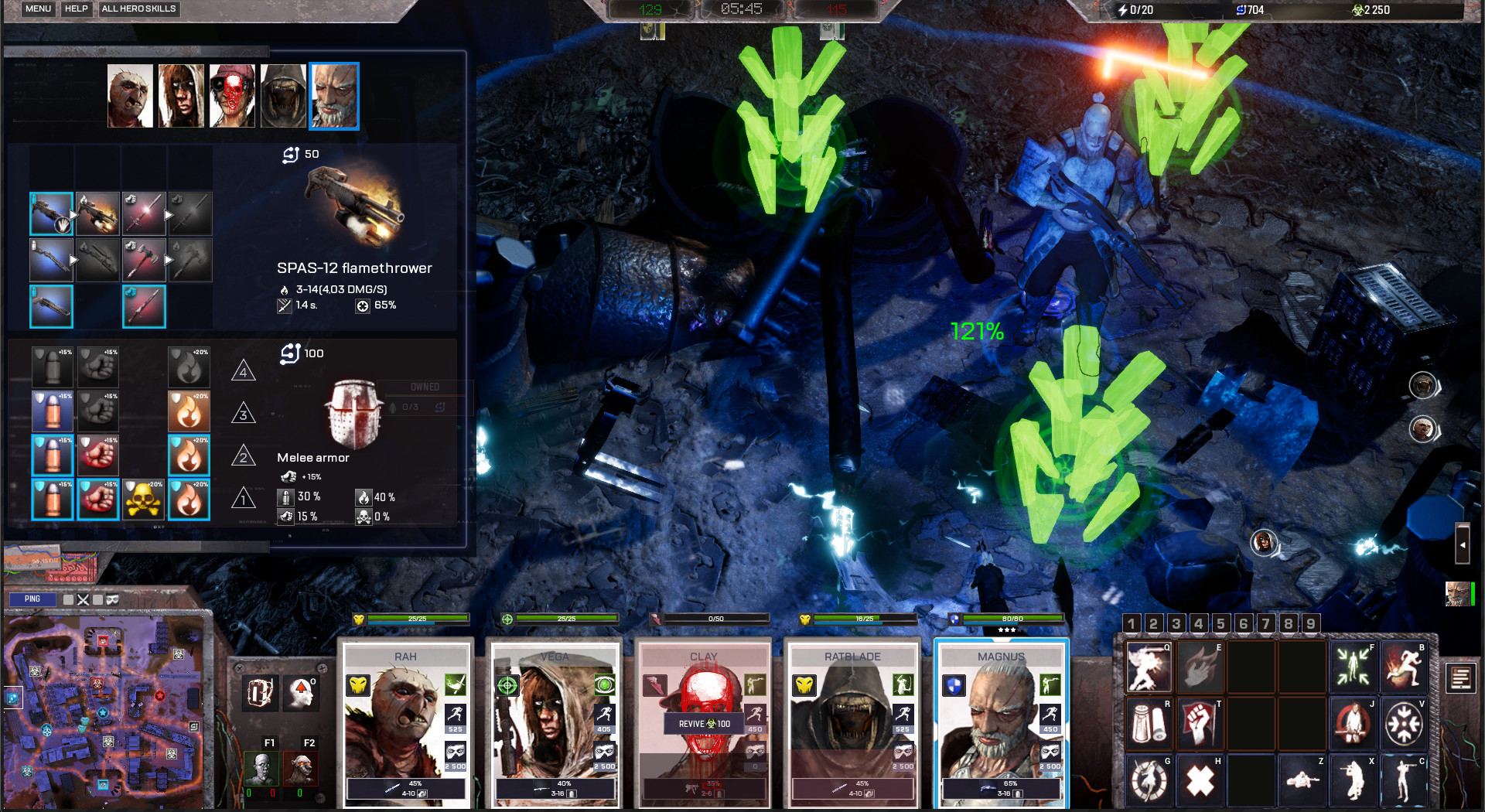
Task: Select the green zombie unit under F1
Action: 263,769
